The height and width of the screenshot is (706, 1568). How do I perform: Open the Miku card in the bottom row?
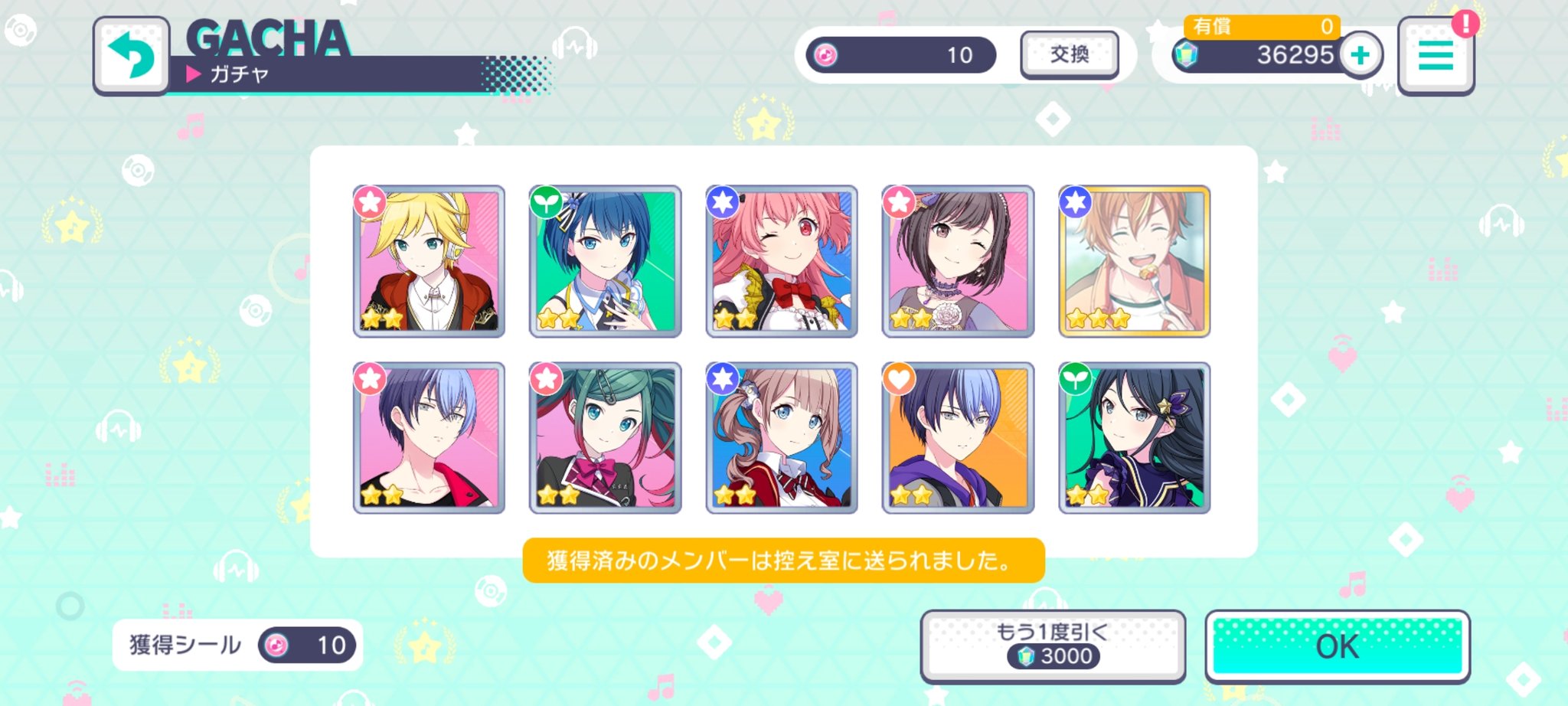[x=606, y=436]
